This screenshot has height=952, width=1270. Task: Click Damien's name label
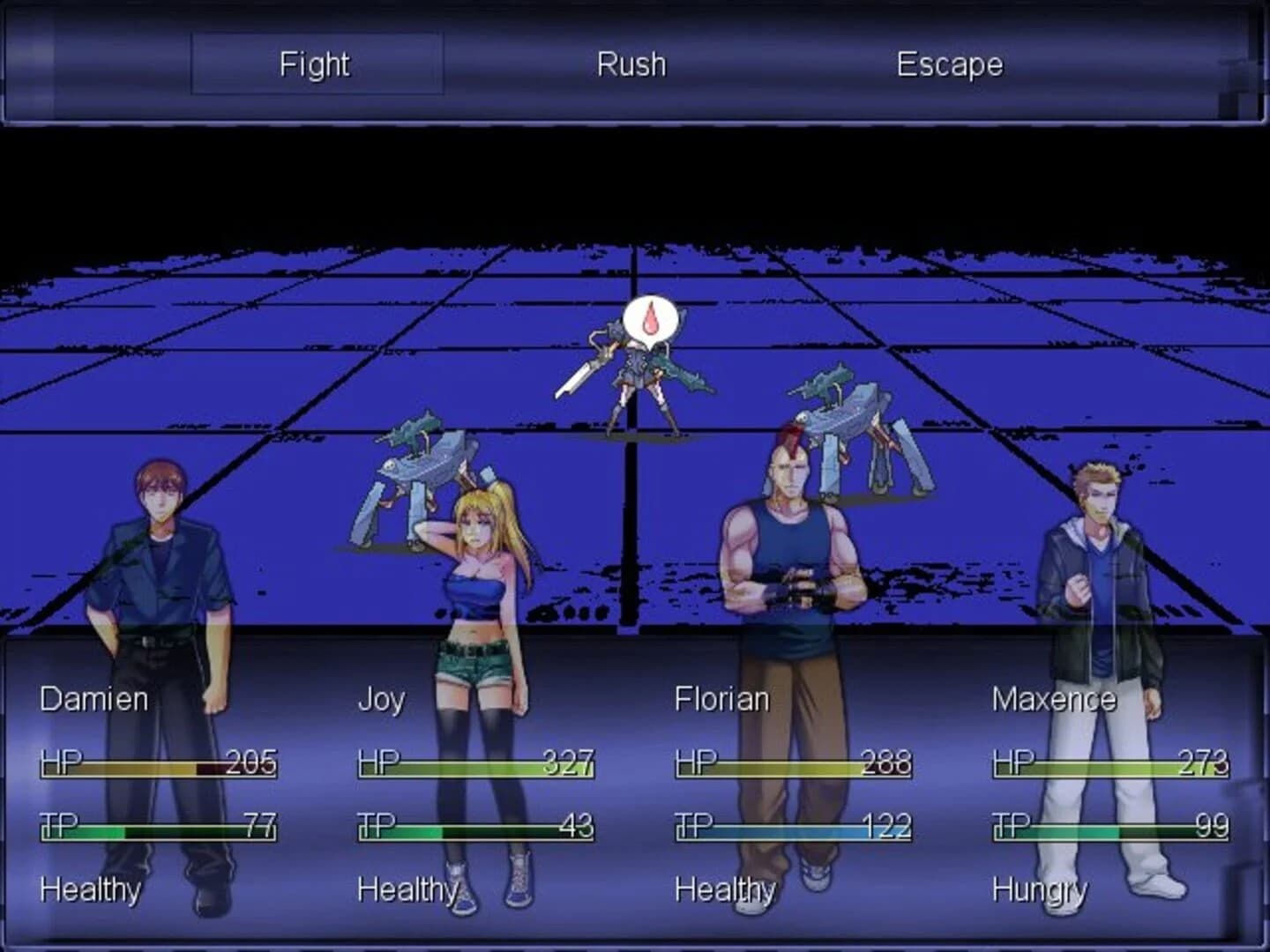[93, 699]
